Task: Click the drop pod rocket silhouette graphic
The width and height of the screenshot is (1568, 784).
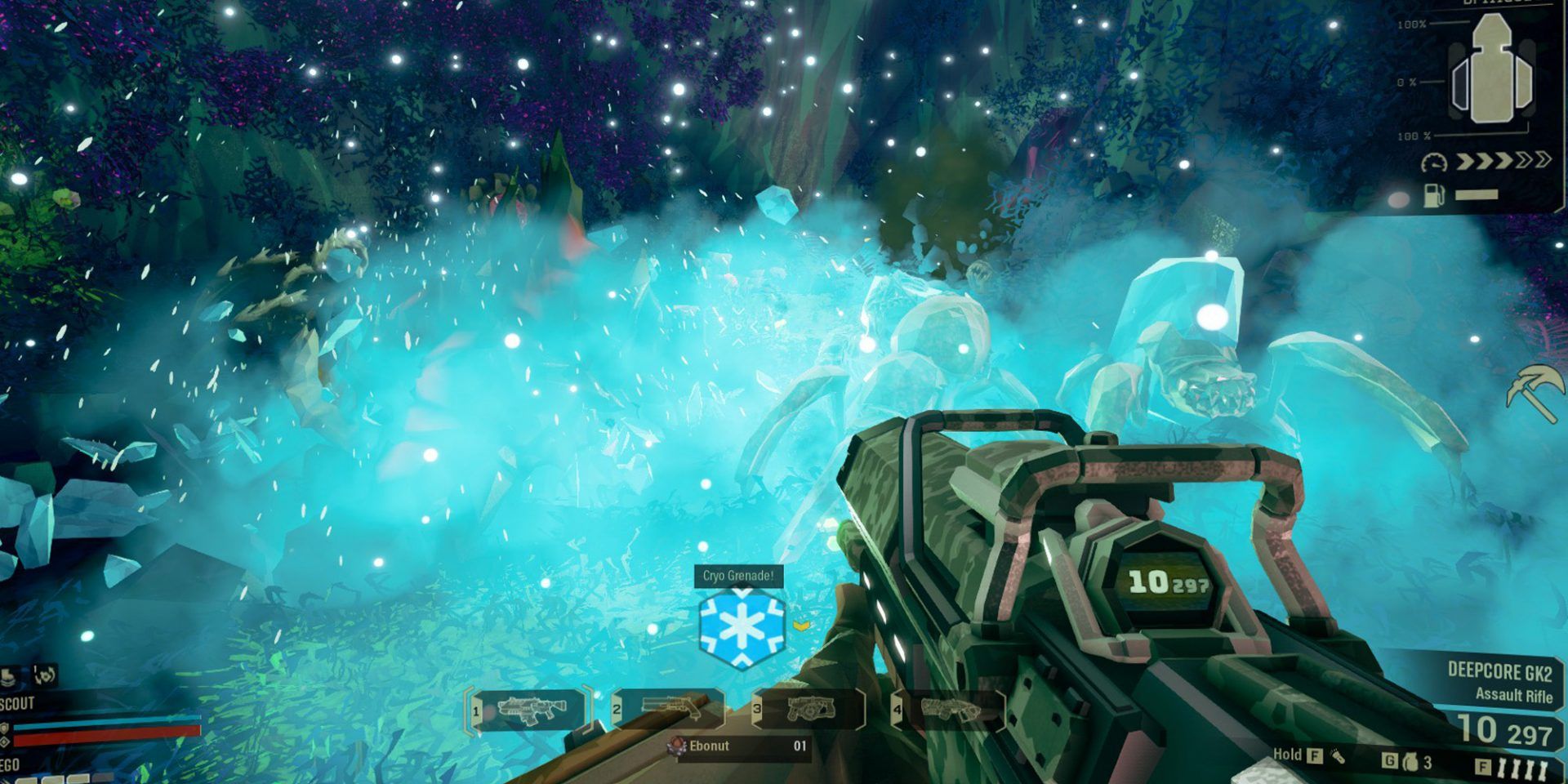Action: (1492, 67)
